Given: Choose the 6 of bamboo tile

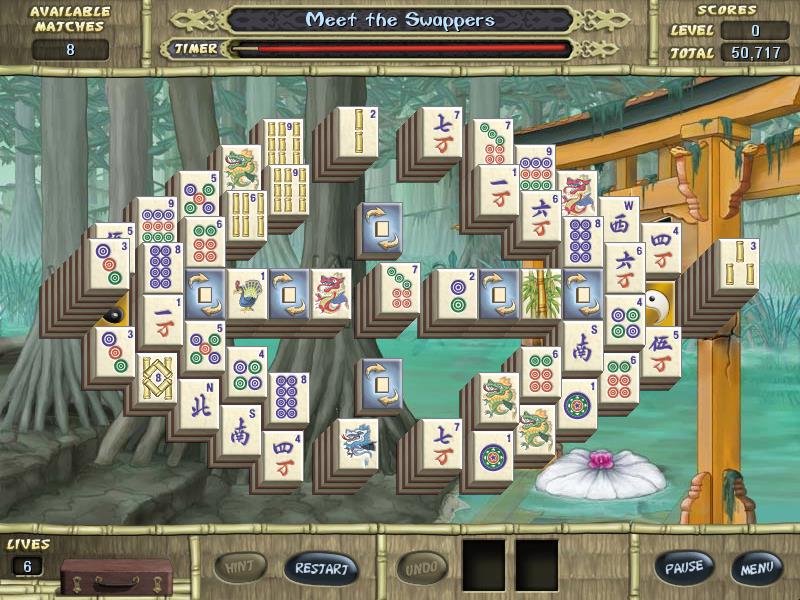Looking at the screenshot, I should click(244, 215).
